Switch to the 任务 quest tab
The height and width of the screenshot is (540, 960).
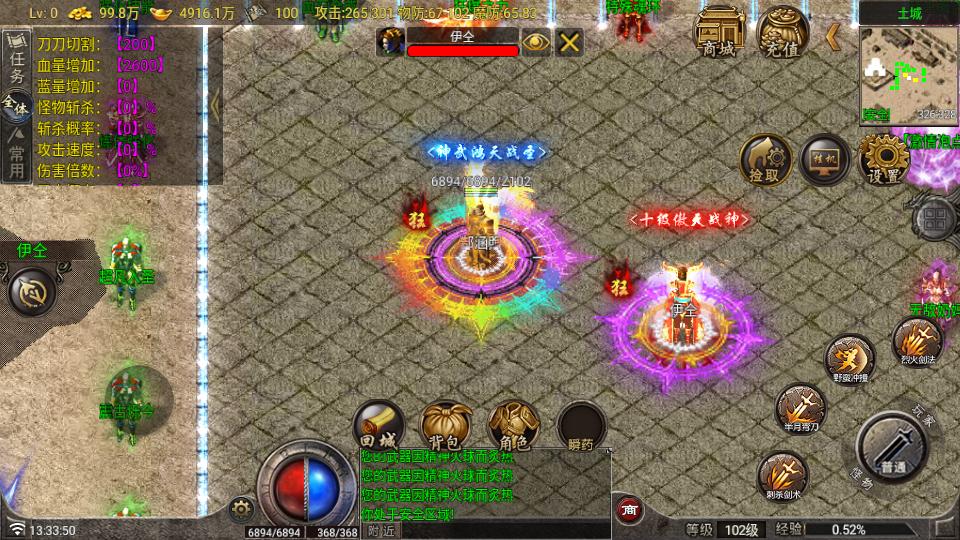click(16, 62)
